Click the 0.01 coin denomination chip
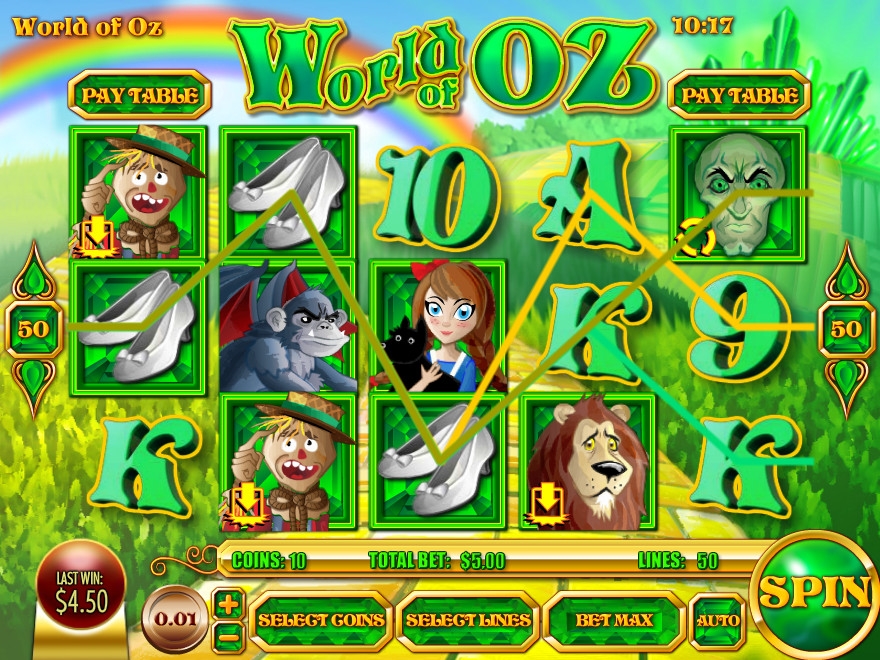 [x=175, y=618]
